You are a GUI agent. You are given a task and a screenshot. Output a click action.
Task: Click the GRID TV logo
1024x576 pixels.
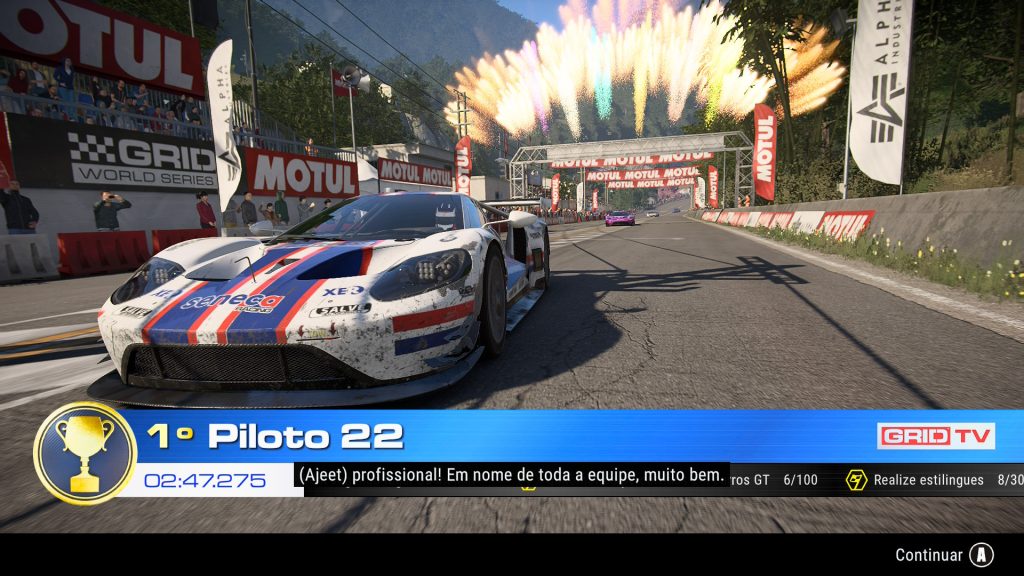tap(935, 436)
